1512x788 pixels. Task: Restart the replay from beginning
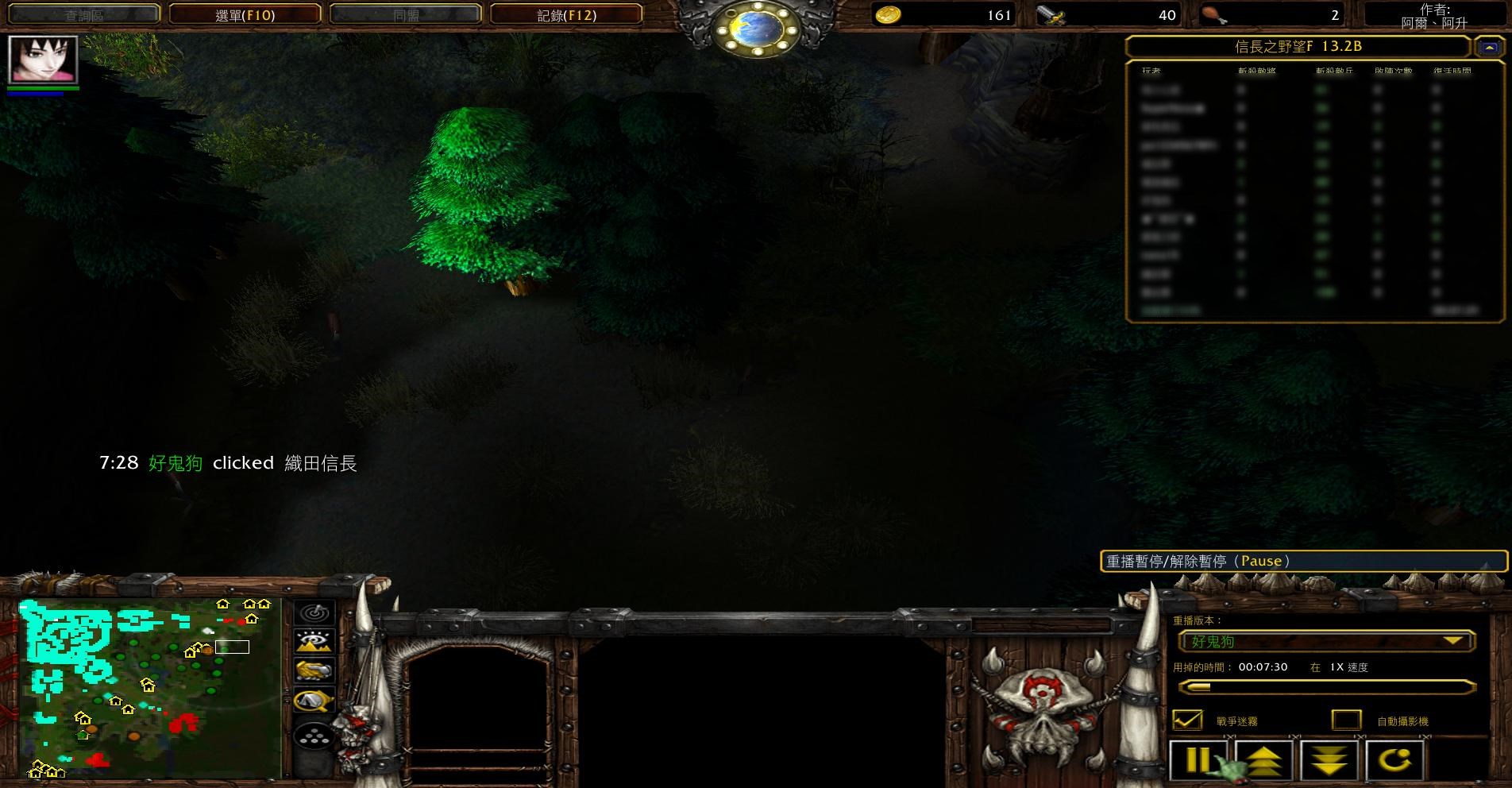coord(1394,760)
